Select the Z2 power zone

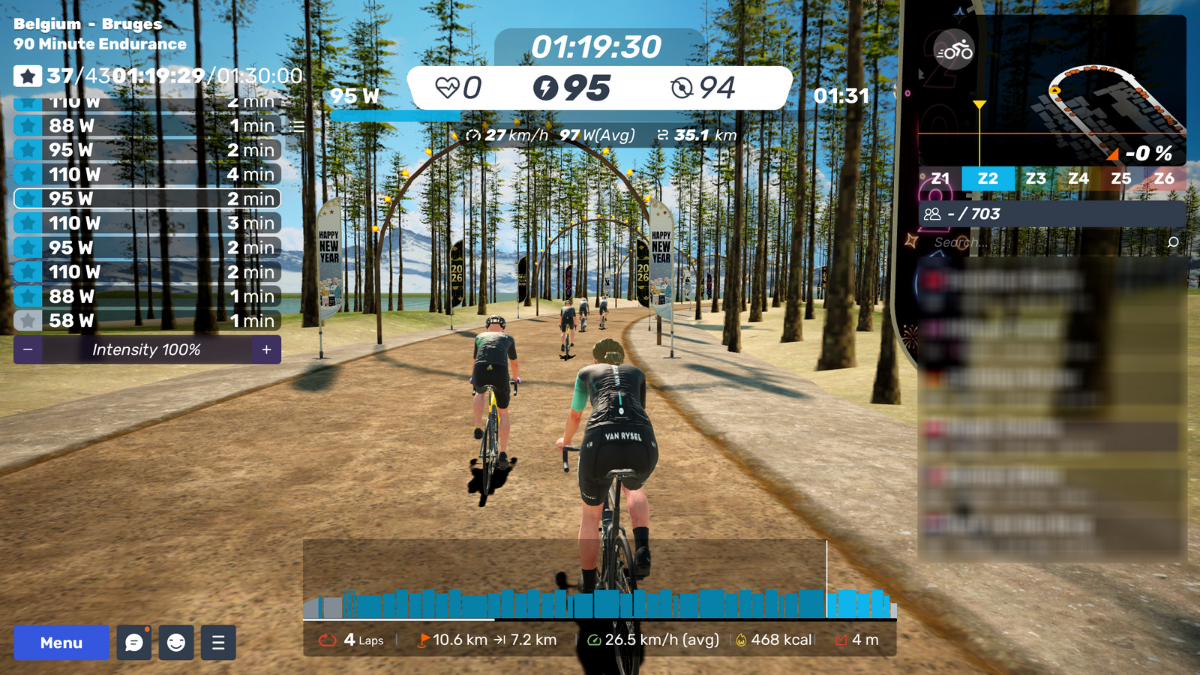click(x=988, y=179)
